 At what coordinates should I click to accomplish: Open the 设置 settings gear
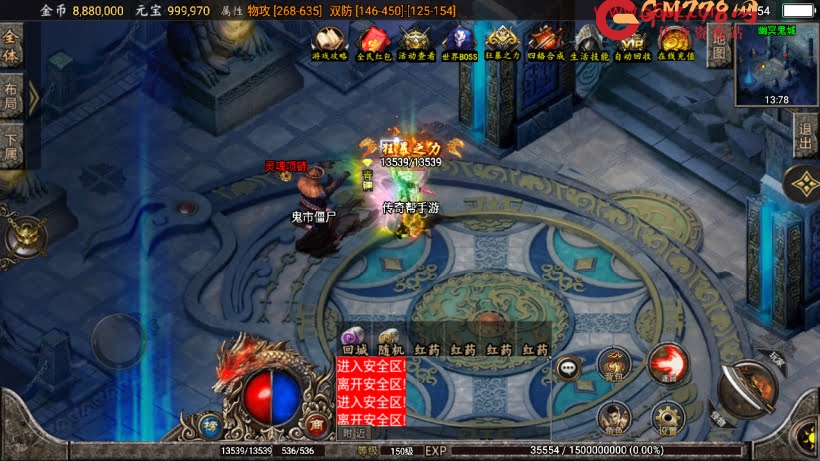click(665, 416)
